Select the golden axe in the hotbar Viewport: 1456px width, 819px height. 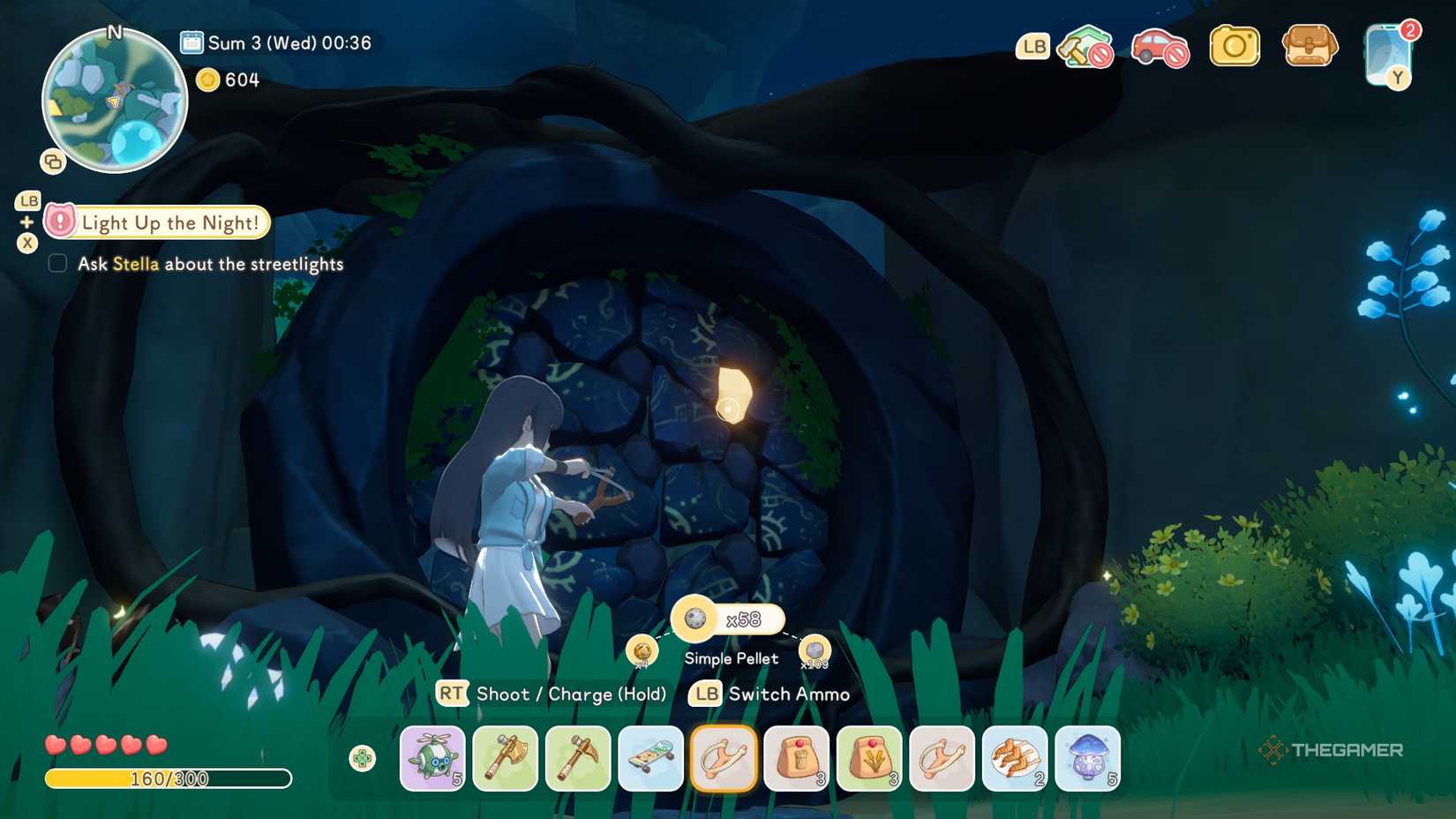(505, 758)
